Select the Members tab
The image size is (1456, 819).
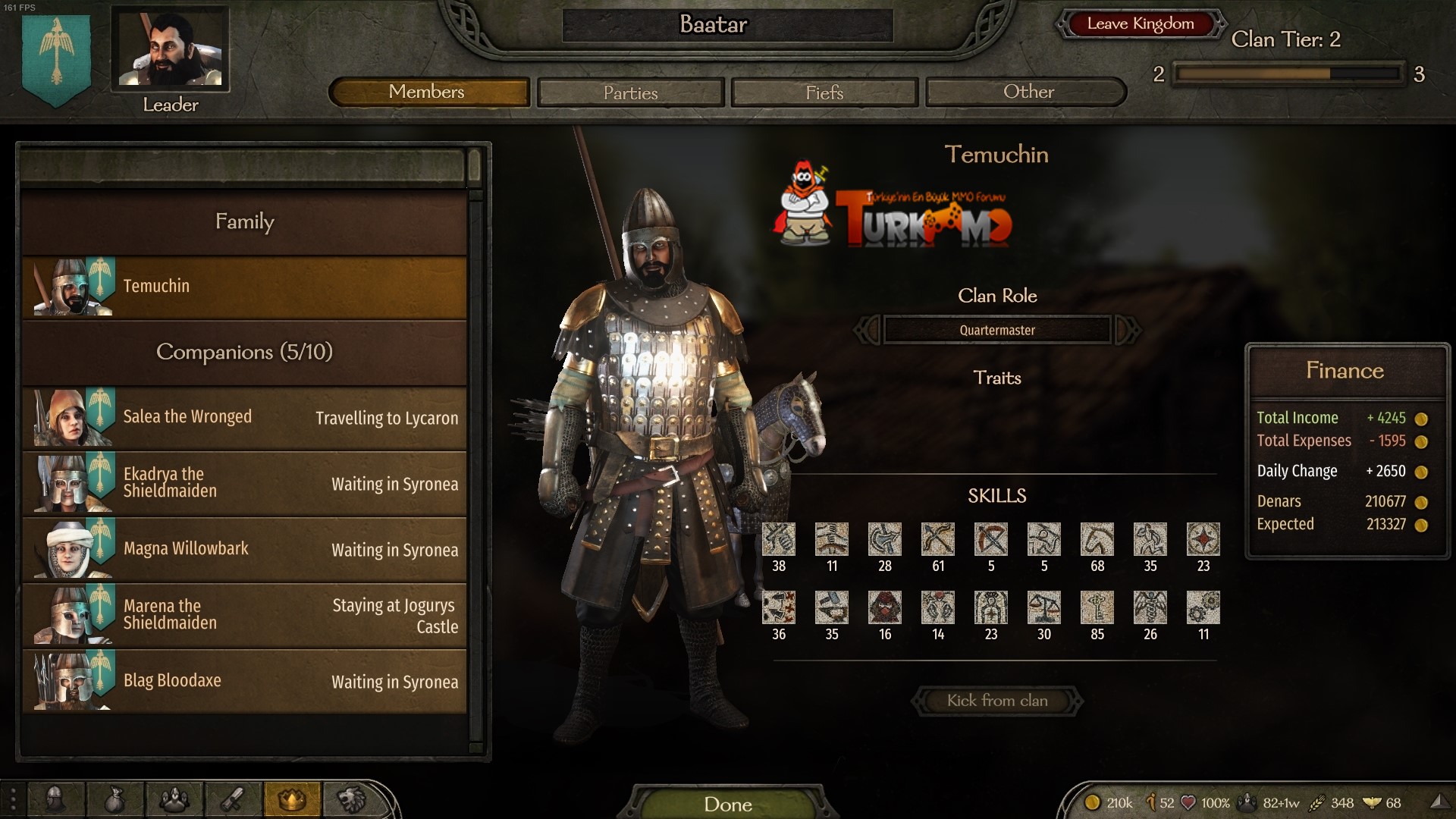[x=428, y=92]
